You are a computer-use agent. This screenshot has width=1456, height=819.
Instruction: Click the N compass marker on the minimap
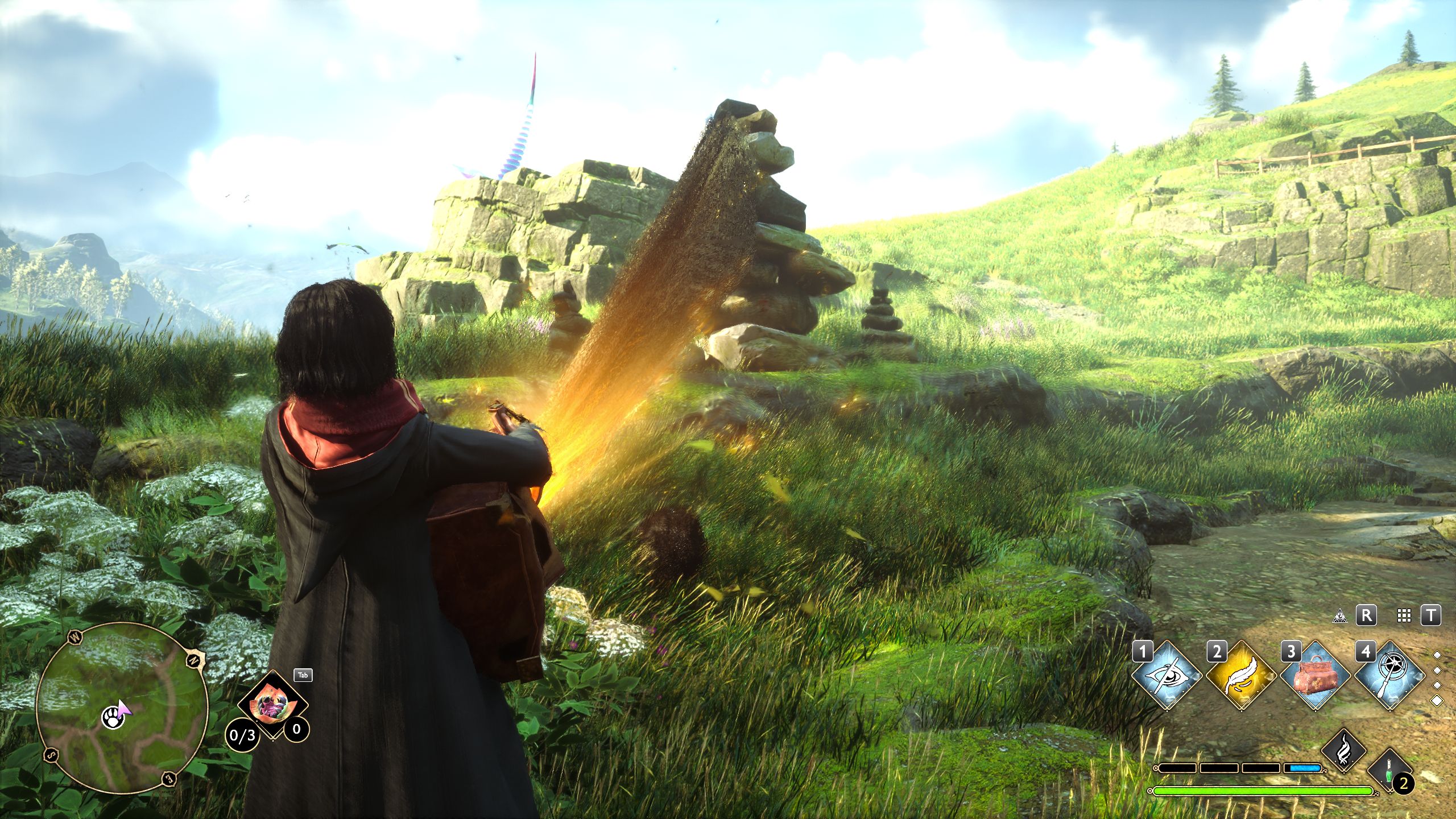193,660
